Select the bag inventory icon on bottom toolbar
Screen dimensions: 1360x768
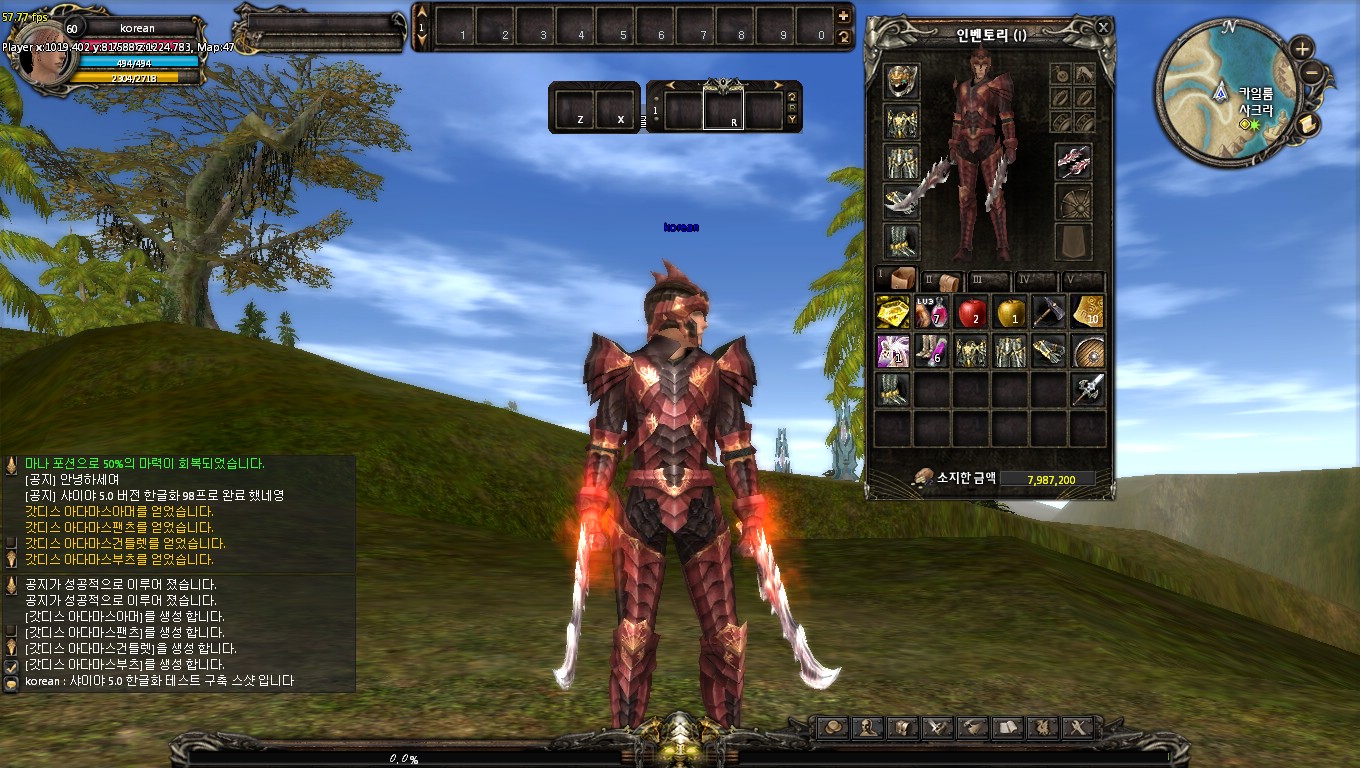tap(902, 727)
